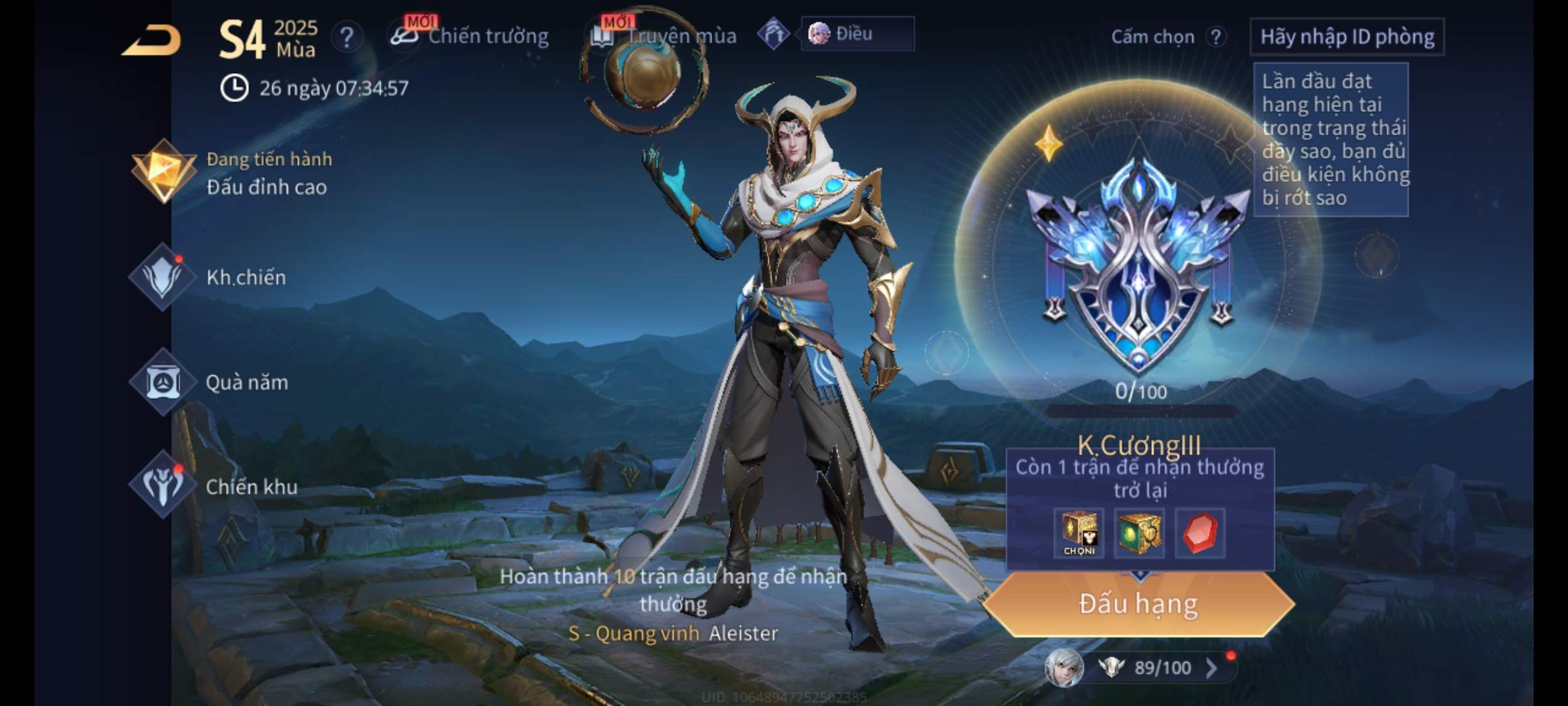1568x706 pixels.
Task: Start a ranked match with Đấu hạng
Action: coord(1138,604)
